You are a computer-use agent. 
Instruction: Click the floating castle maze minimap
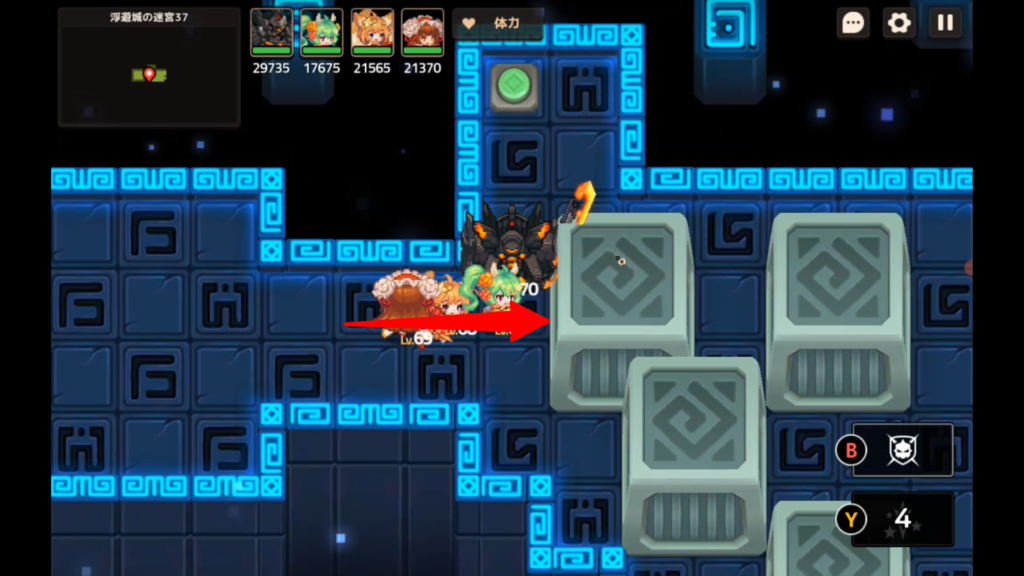(x=149, y=68)
